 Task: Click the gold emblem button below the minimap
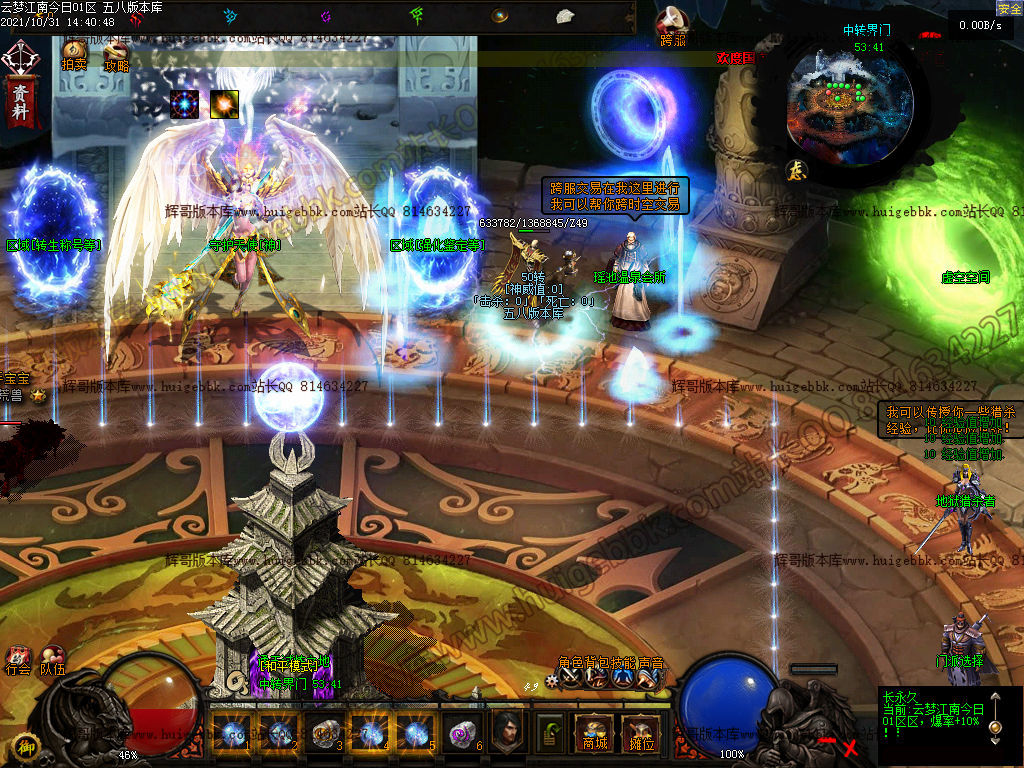pyautogui.click(x=796, y=170)
